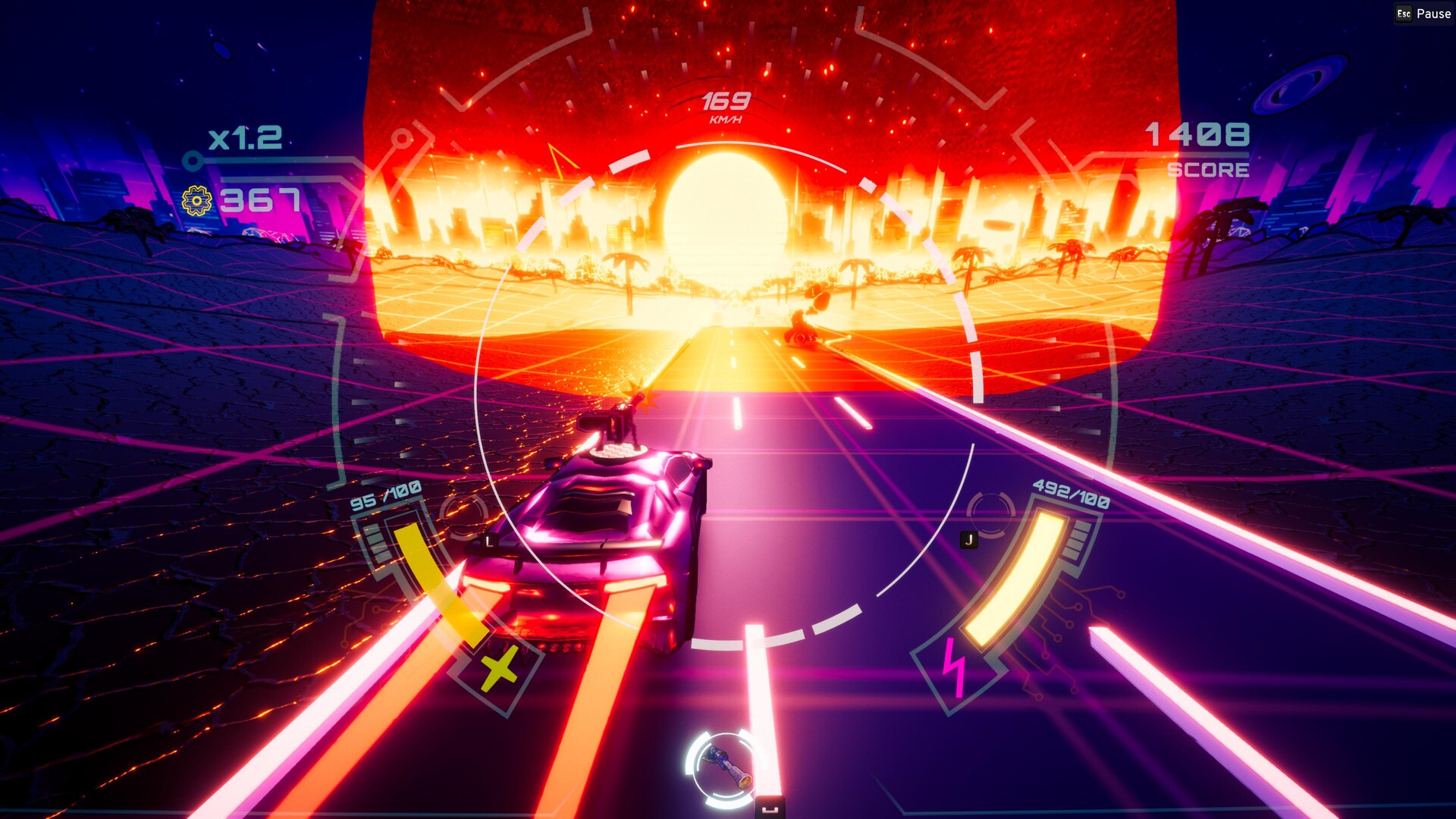1456x819 pixels.
Task: Select the 169 KM/H speedometer
Action: [726, 105]
